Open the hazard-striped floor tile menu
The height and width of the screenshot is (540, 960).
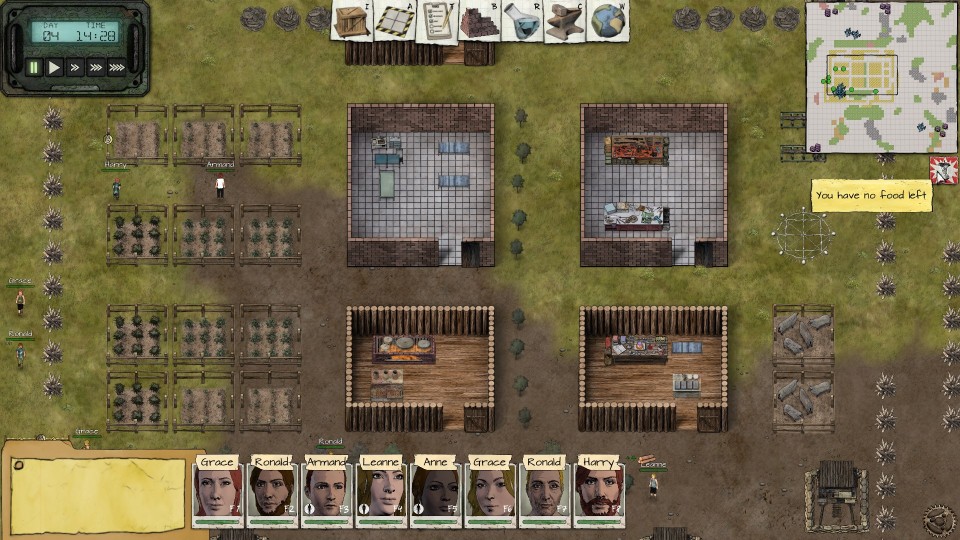393,21
